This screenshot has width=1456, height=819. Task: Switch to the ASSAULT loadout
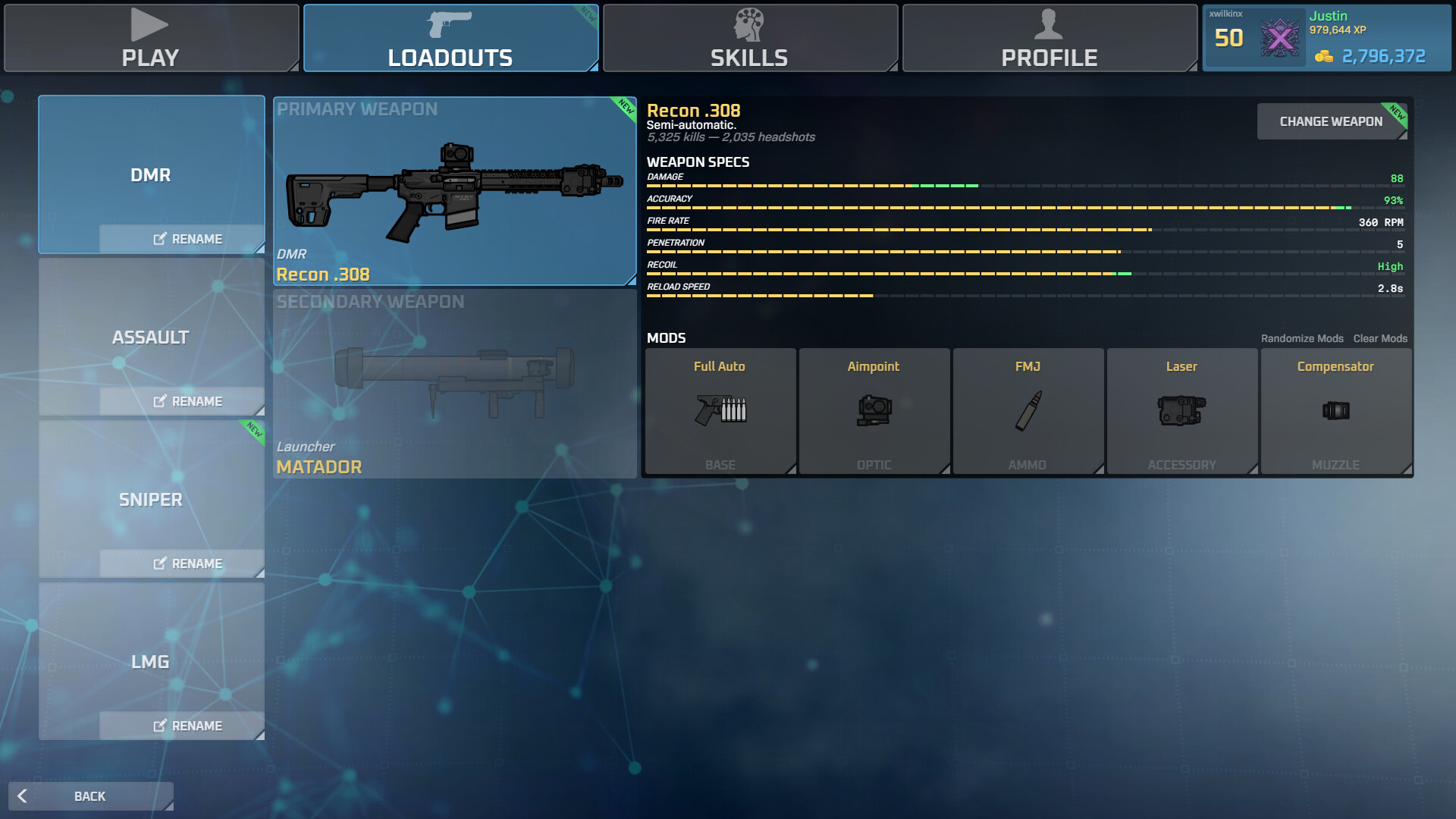click(151, 337)
